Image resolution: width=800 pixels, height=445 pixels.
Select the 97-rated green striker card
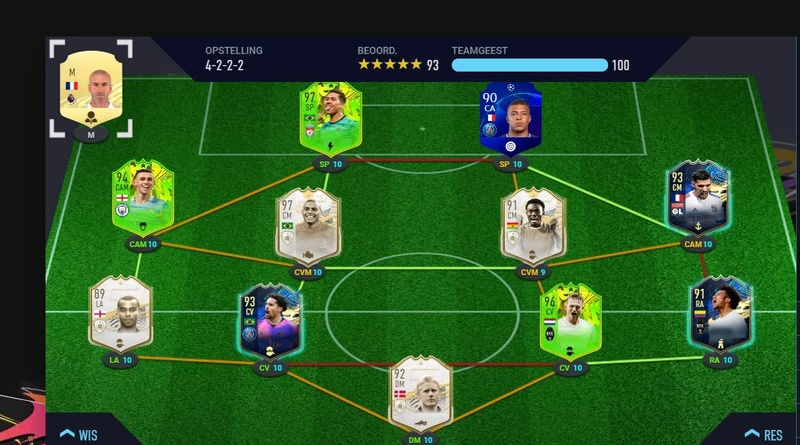[329, 119]
